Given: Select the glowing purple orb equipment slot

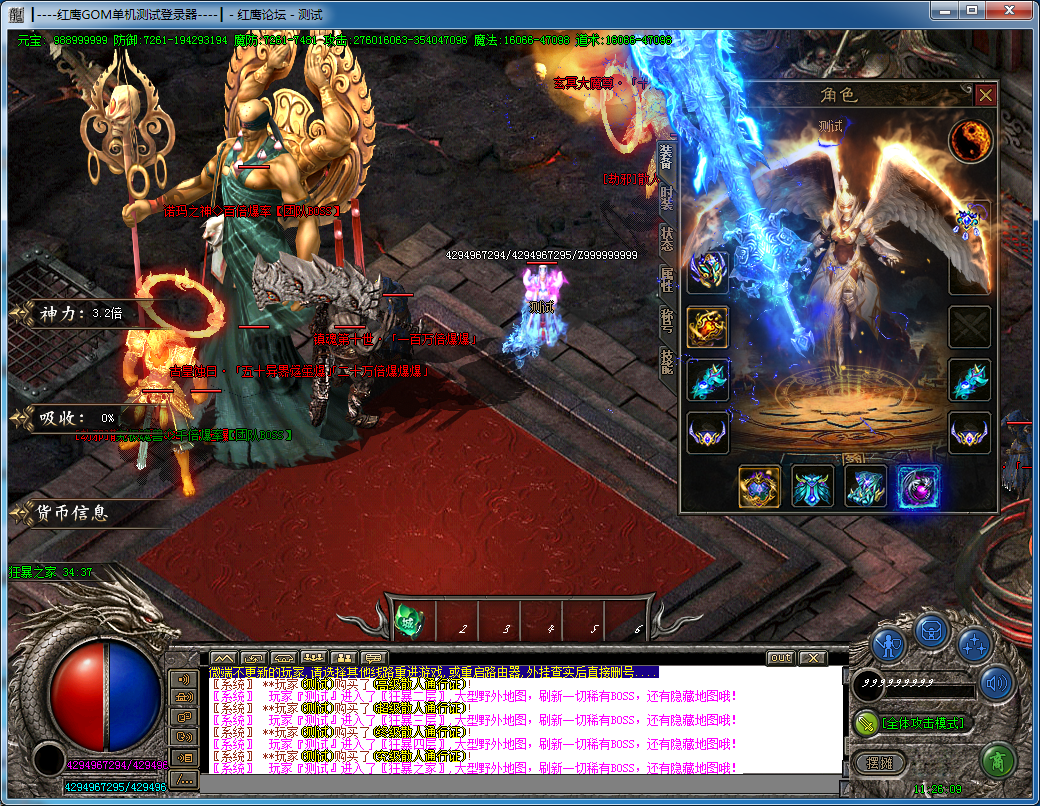Looking at the screenshot, I should pyautogui.click(x=918, y=487).
